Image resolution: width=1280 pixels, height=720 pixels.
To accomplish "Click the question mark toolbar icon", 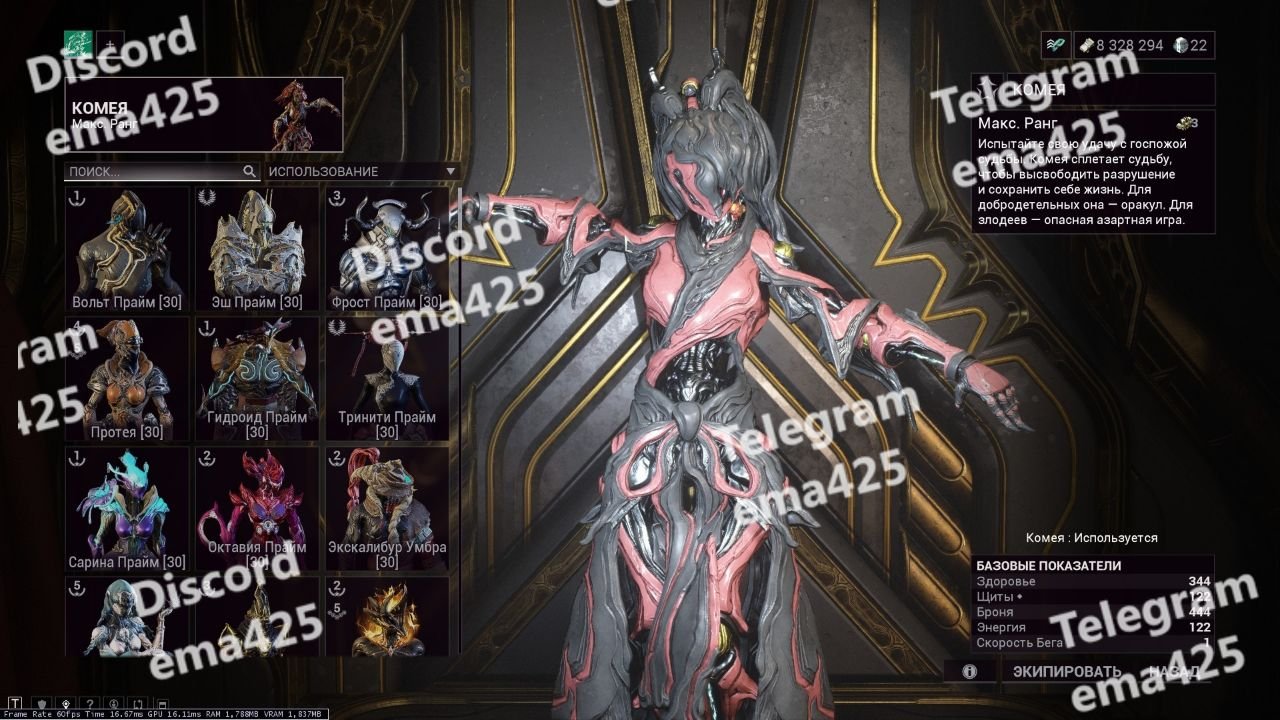I will tap(89, 704).
